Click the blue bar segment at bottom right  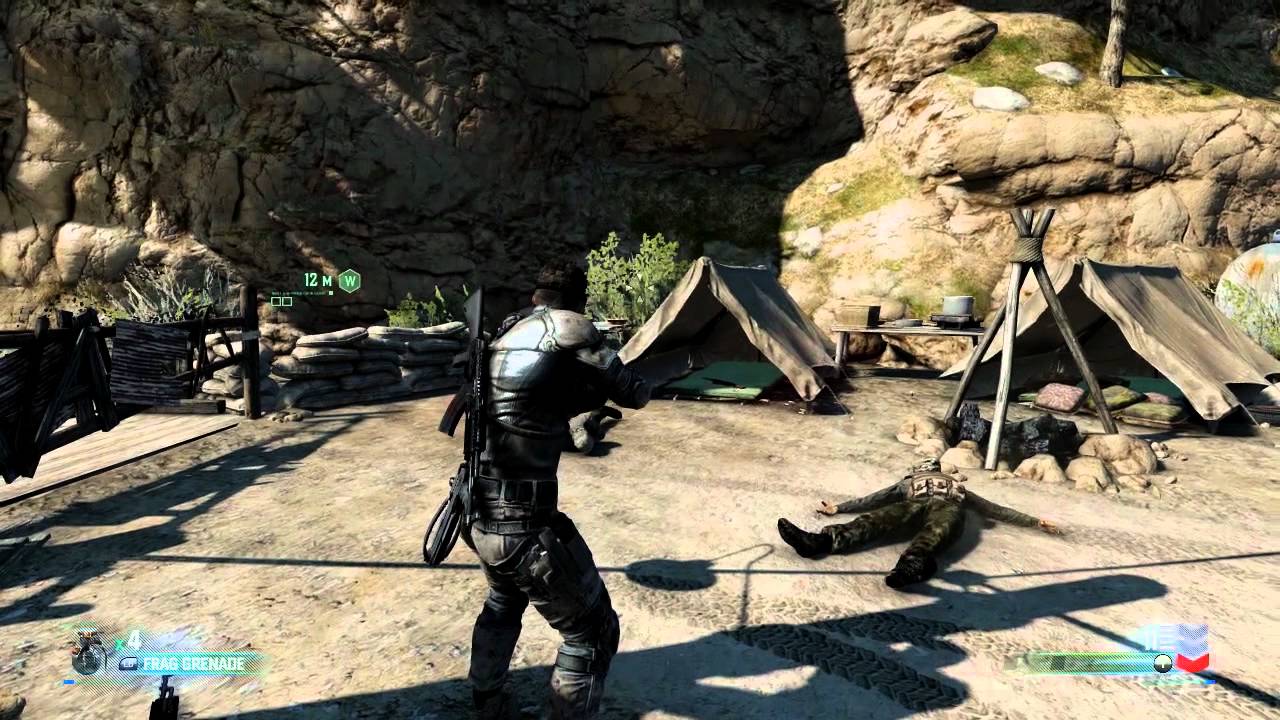click(x=1208, y=681)
